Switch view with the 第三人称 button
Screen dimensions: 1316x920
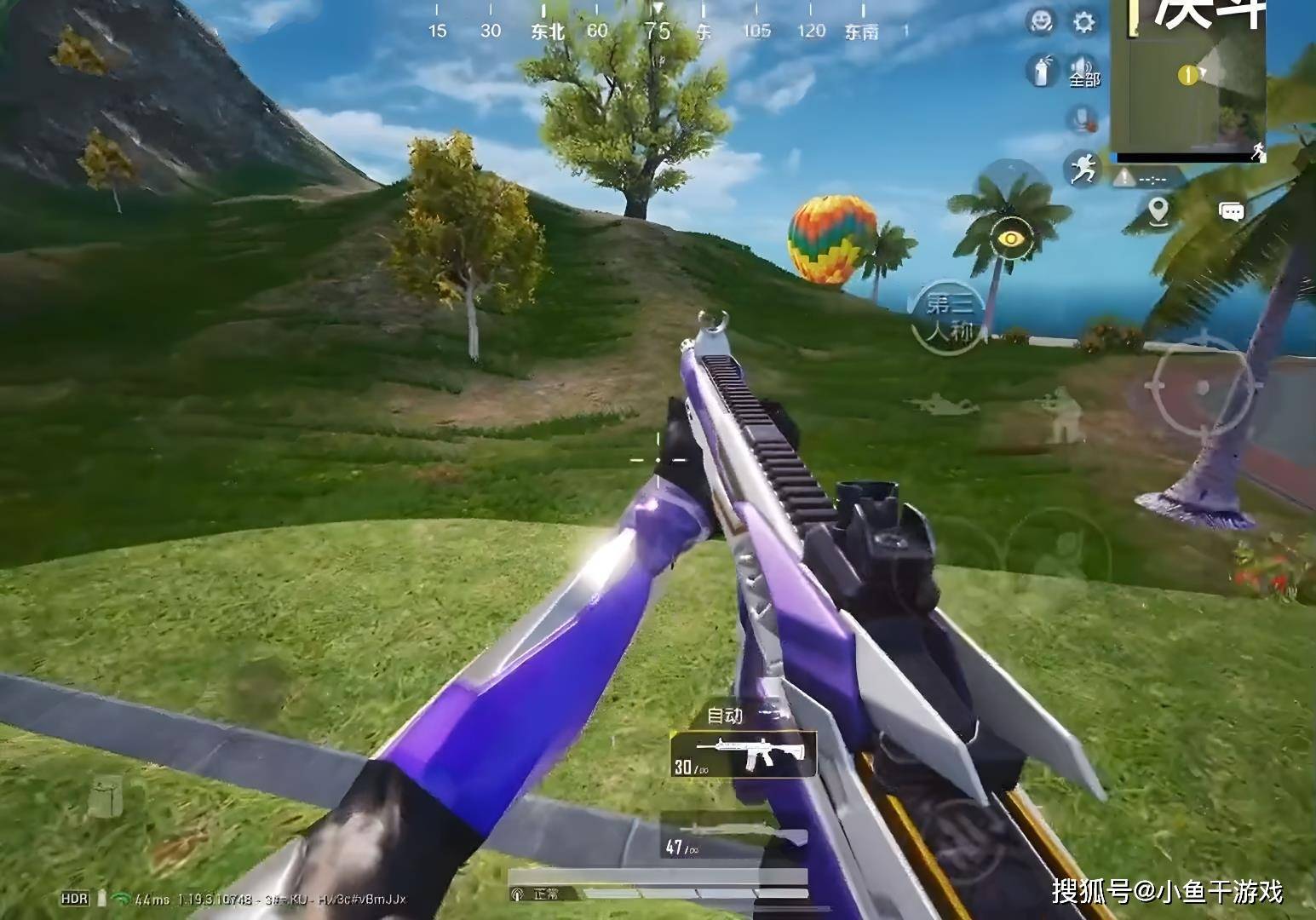click(x=948, y=317)
